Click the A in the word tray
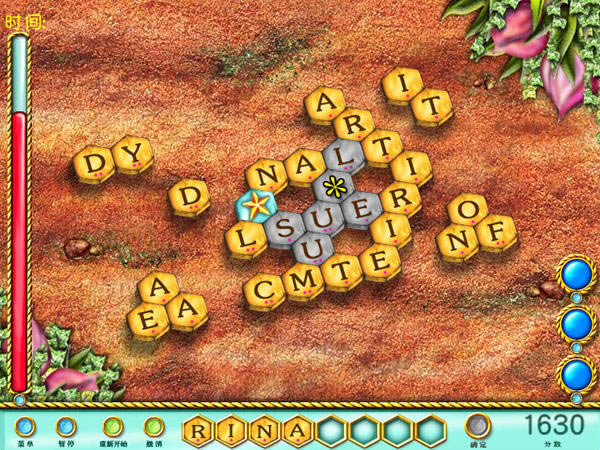The width and height of the screenshot is (600, 450). click(297, 431)
